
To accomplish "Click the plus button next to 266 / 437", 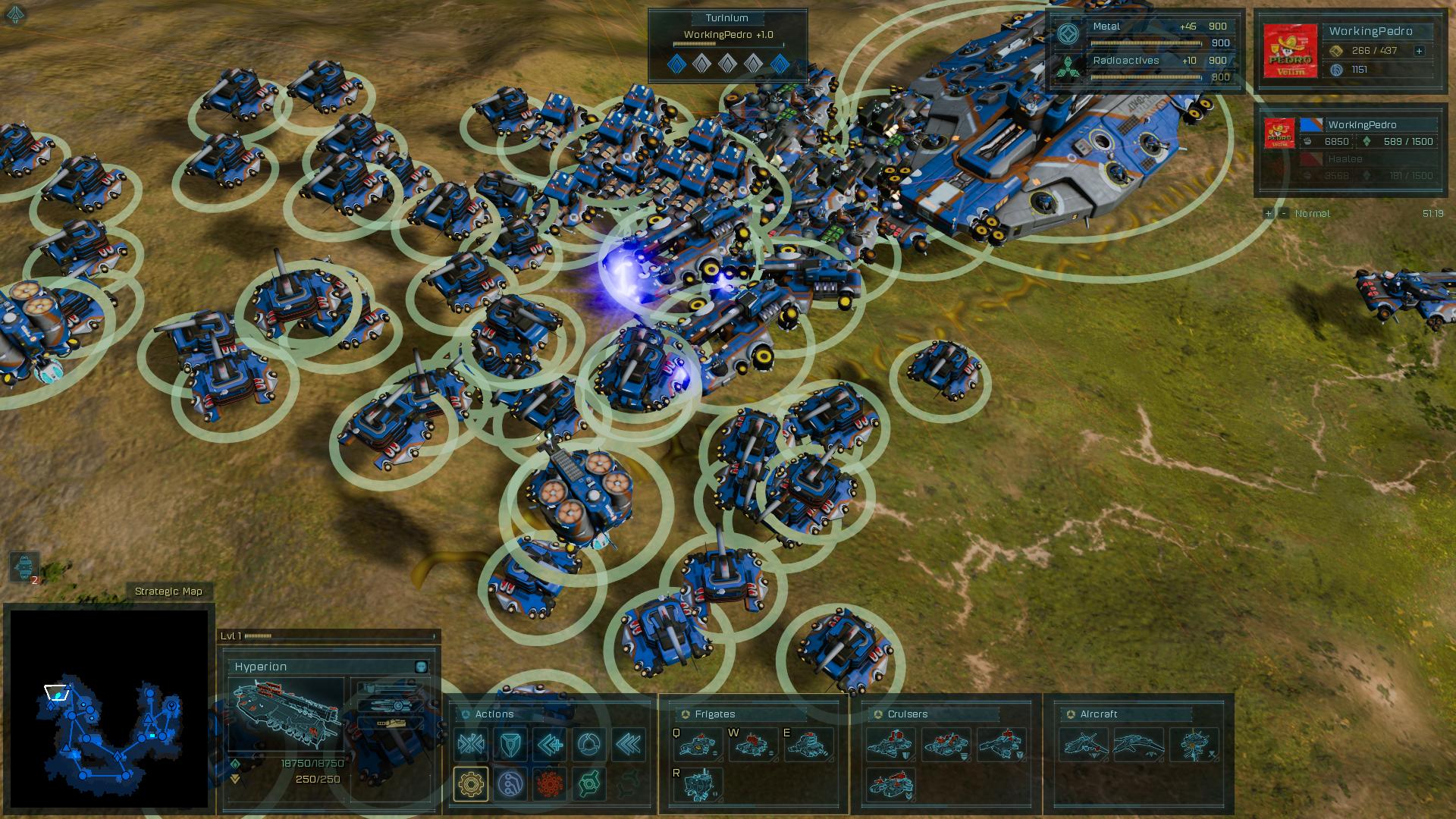I will [1419, 51].
